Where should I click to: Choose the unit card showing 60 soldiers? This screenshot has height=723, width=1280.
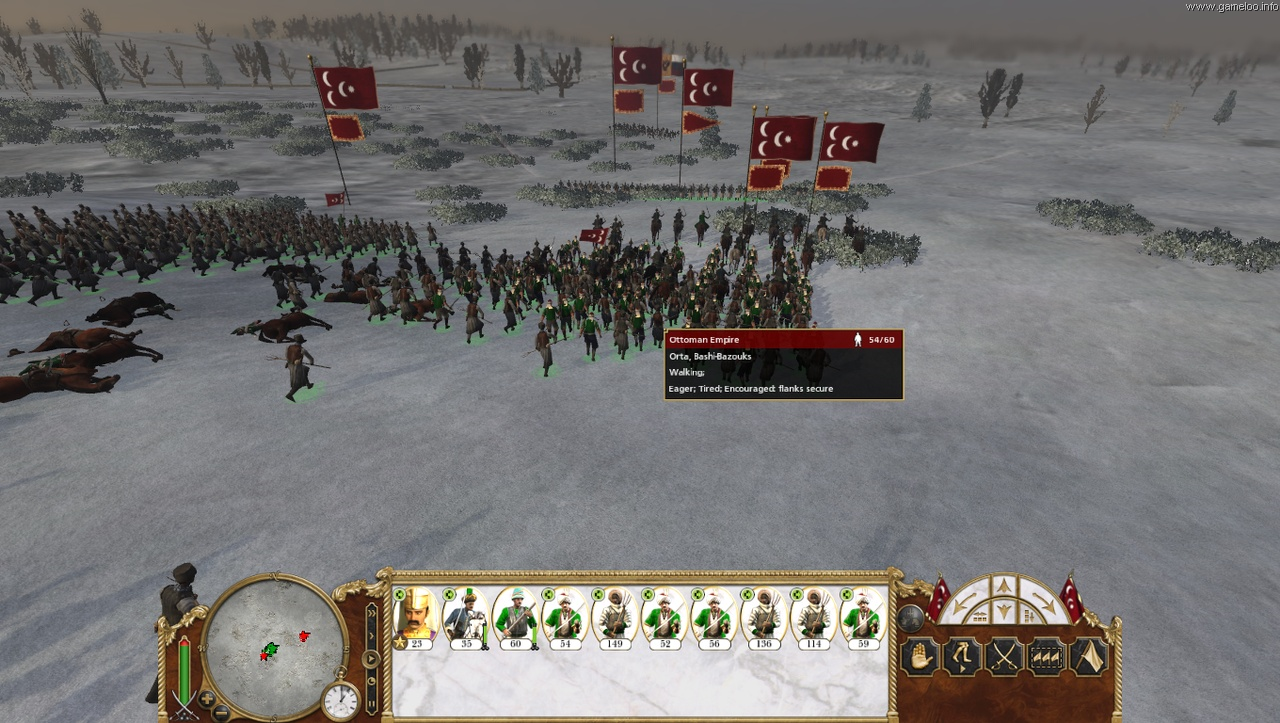coord(515,616)
